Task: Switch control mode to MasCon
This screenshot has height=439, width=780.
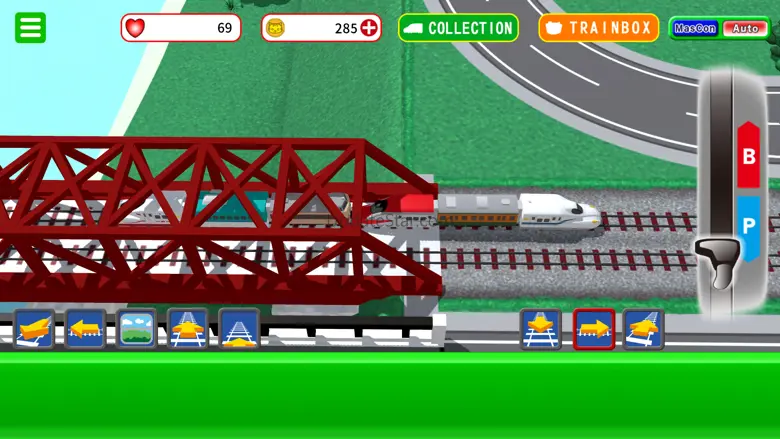Action: (x=694, y=28)
